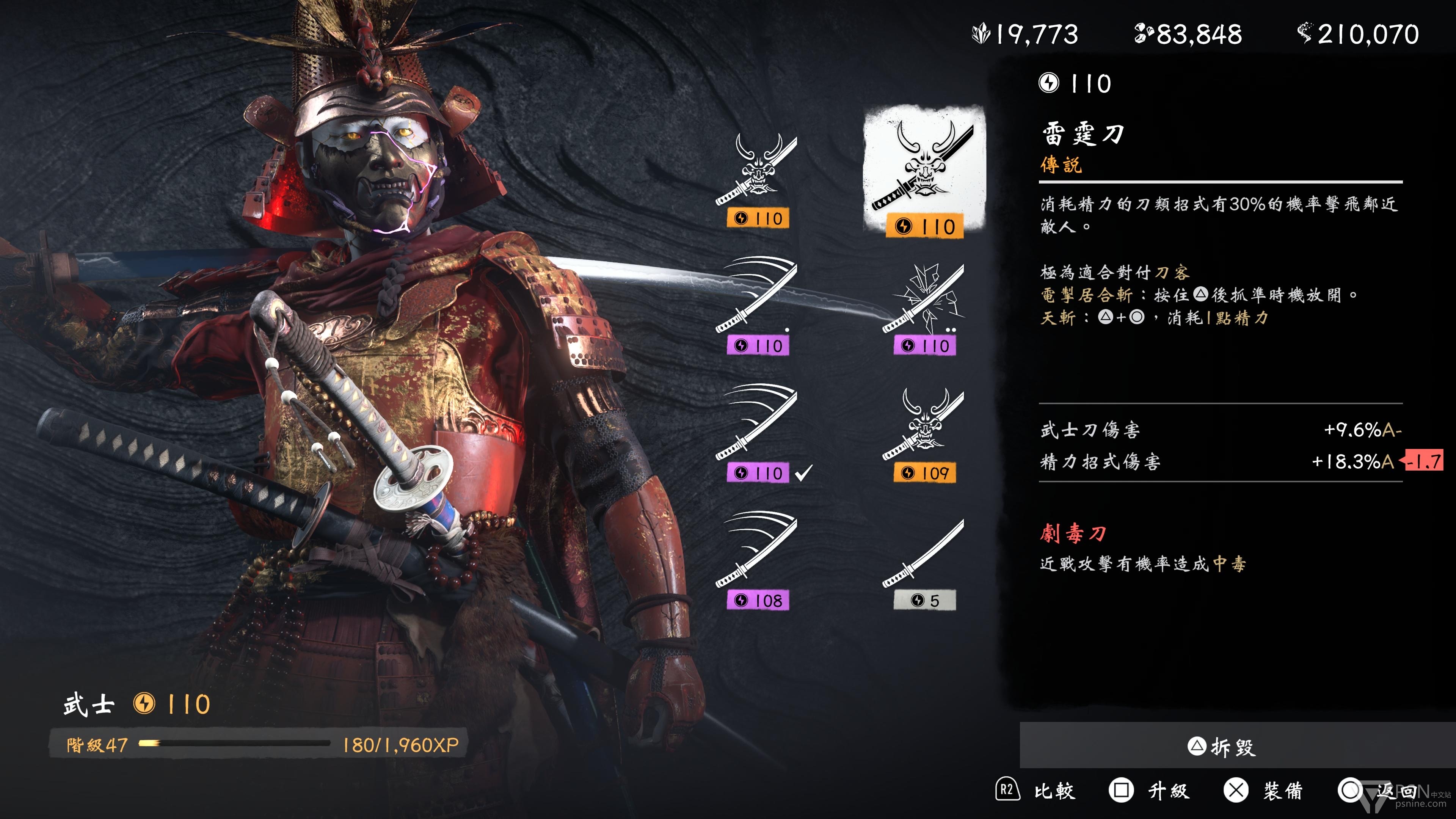Choose the unhighlighted orange level 110 oni katana
Image resolution: width=1456 pixels, height=819 pixels.
(x=757, y=180)
